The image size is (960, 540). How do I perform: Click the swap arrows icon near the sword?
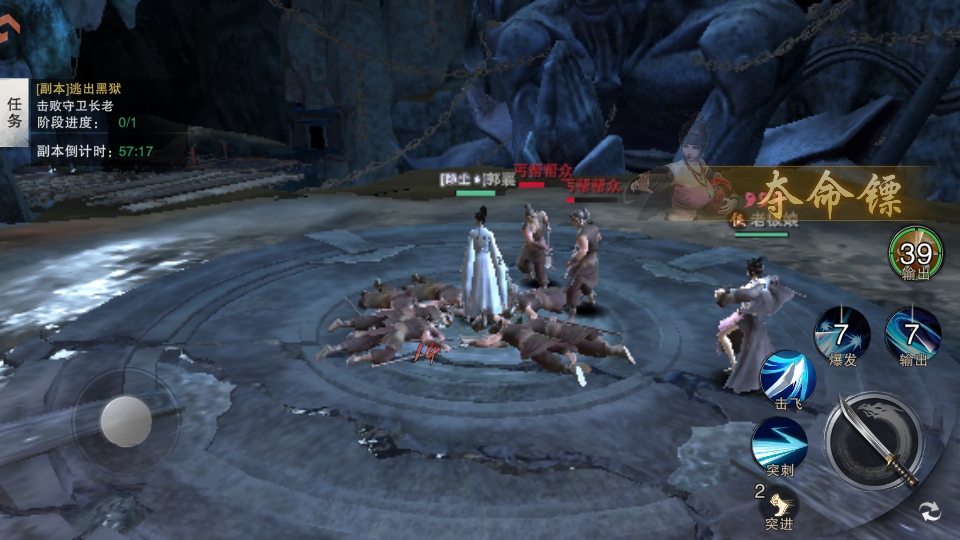(x=930, y=511)
